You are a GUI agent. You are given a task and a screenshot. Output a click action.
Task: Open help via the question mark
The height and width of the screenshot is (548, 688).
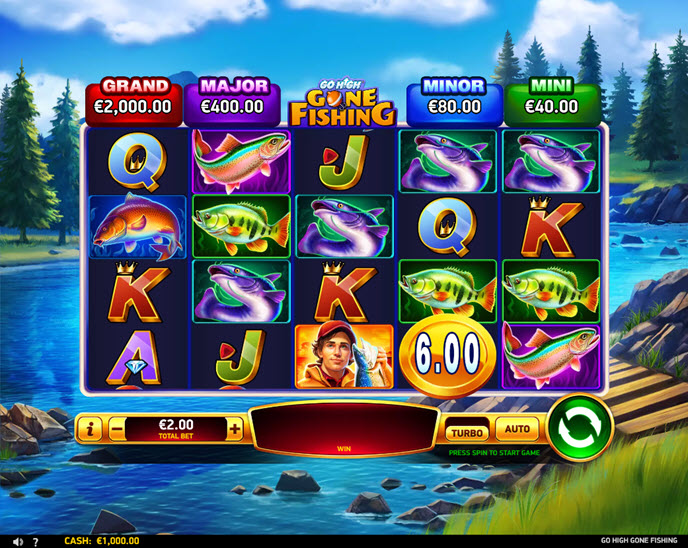(x=35, y=541)
